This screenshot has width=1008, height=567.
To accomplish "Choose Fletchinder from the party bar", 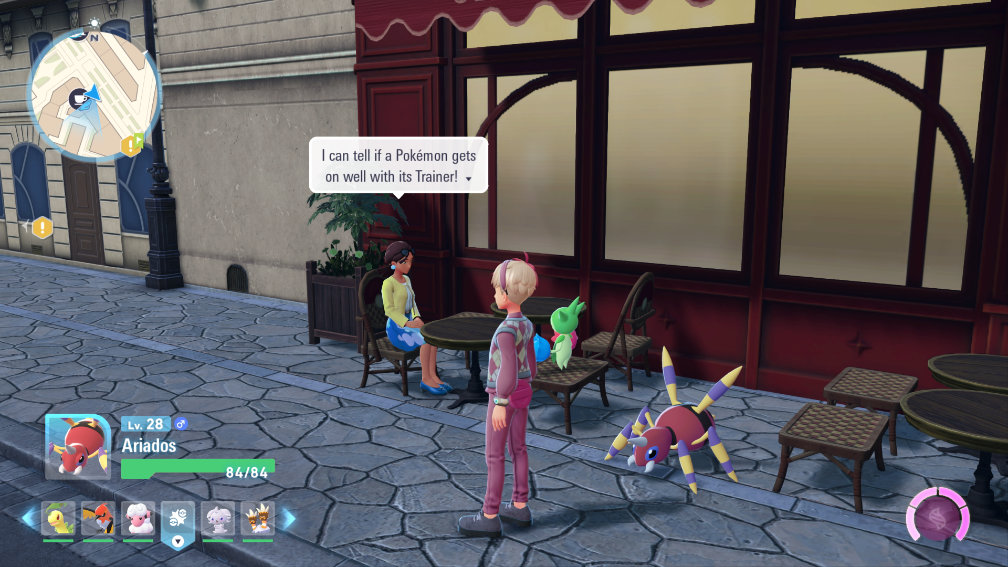I will pos(98,519).
